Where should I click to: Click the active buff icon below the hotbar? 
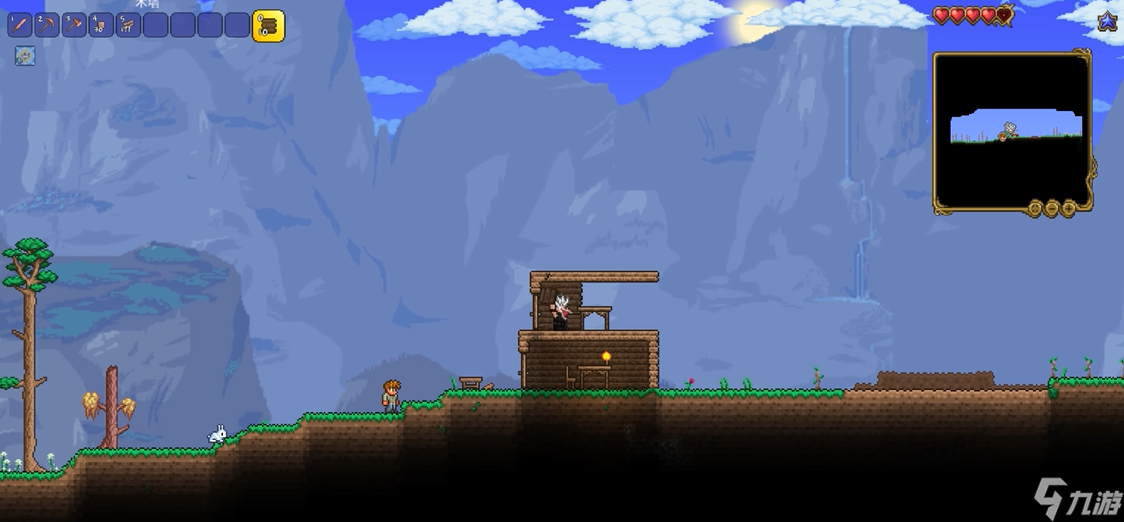coord(25,56)
